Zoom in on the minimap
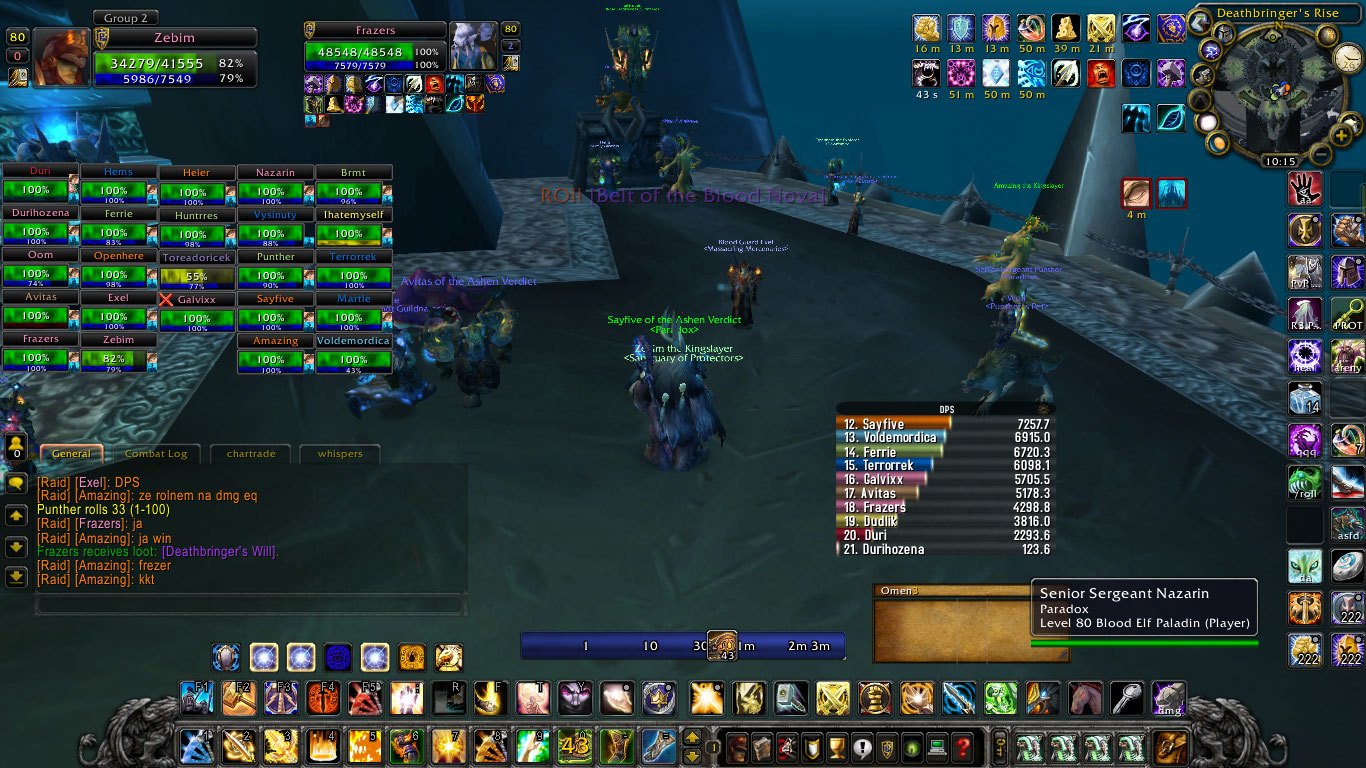The image size is (1366, 768). click(x=1342, y=135)
